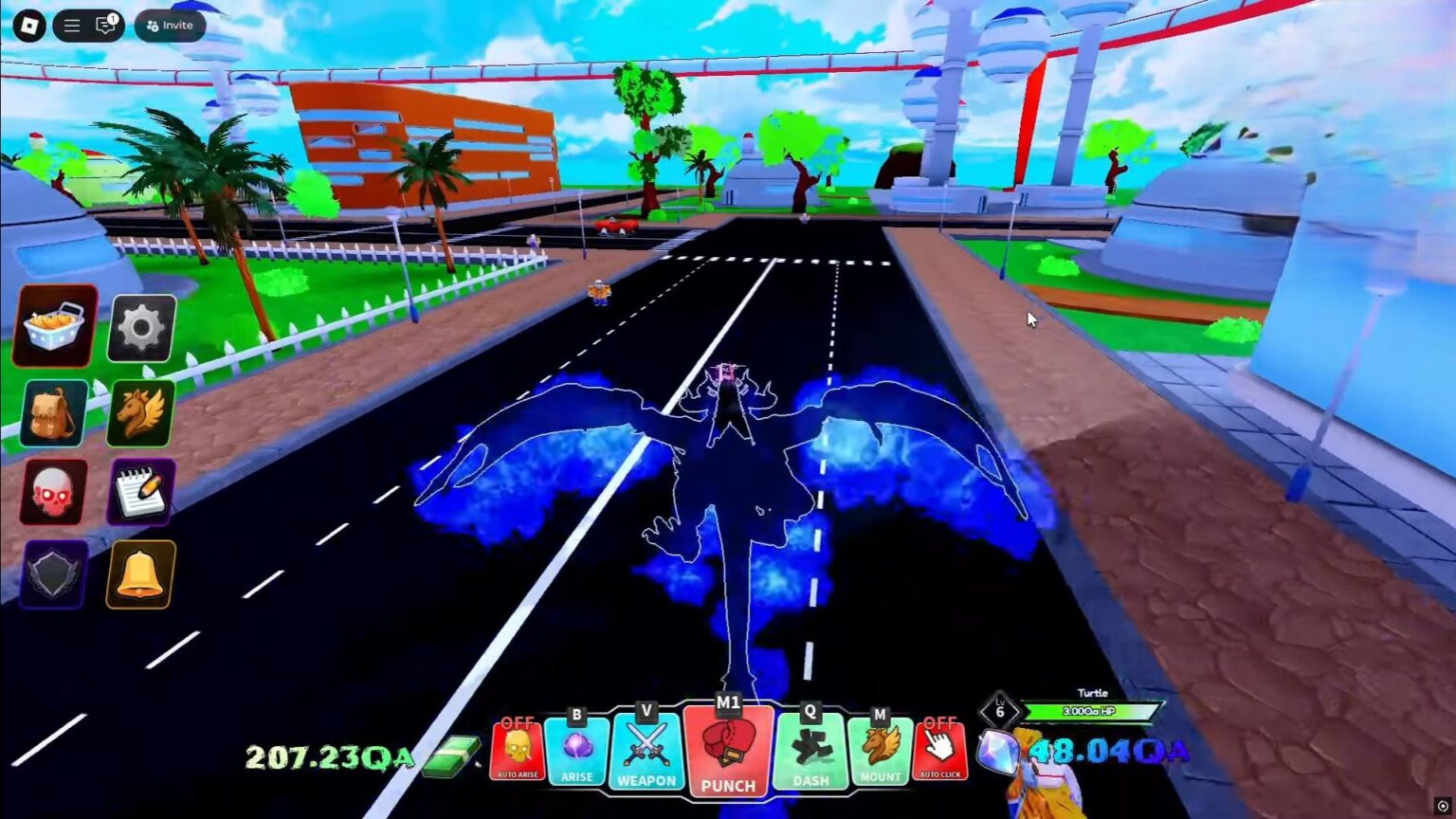Activate the Arise ability
The height and width of the screenshot is (819, 1456).
(x=576, y=749)
